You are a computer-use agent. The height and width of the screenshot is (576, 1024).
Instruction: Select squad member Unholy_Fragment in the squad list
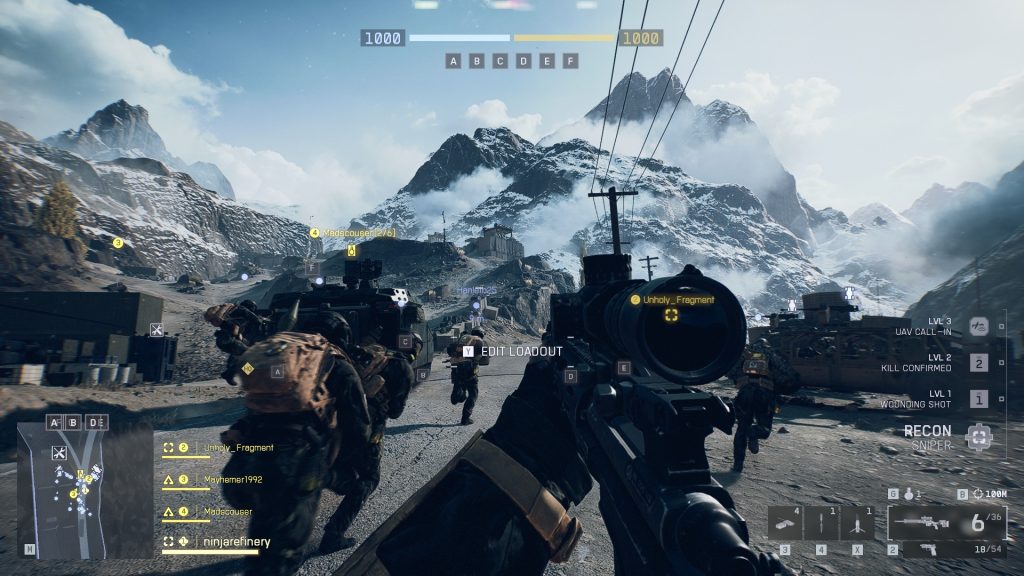click(x=238, y=448)
